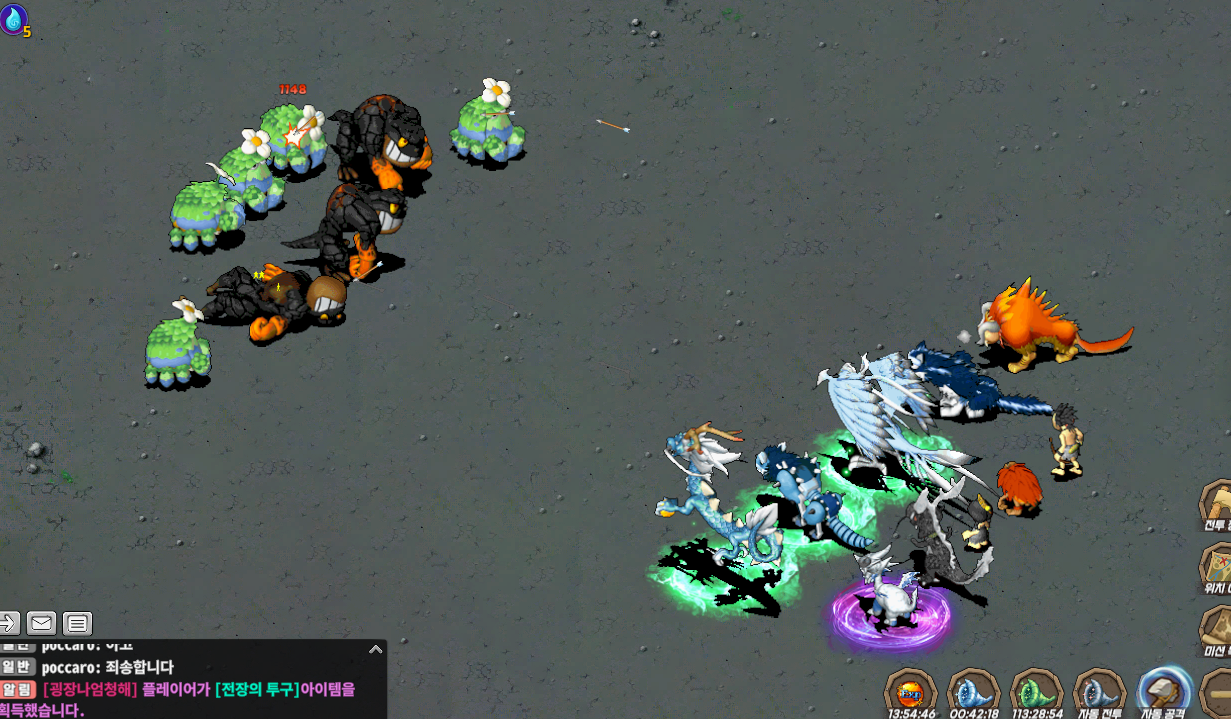The width and height of the screenshot is (1231, 719).
Task: Open the mail envelope button
Action: (x=41, y=624)
